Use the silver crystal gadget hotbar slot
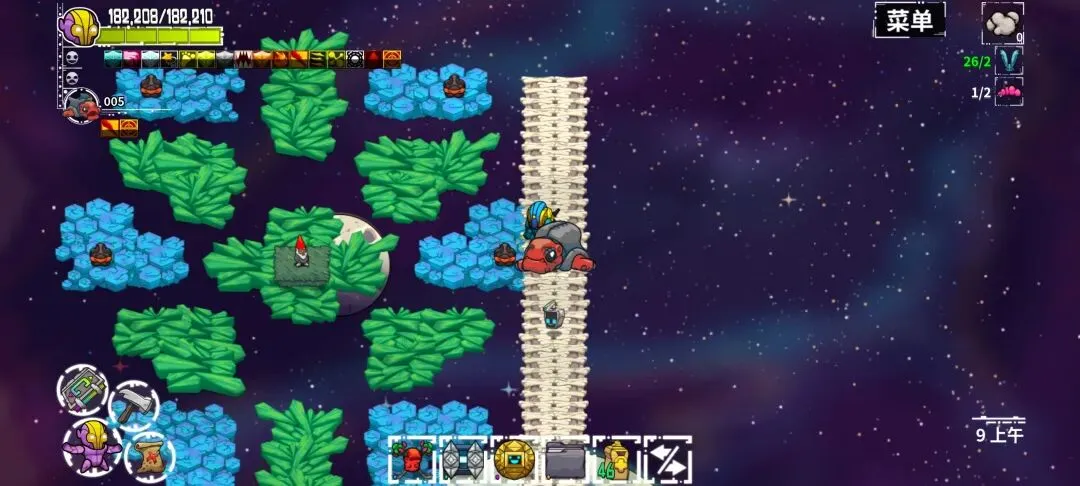 click(x=463, y=460)
